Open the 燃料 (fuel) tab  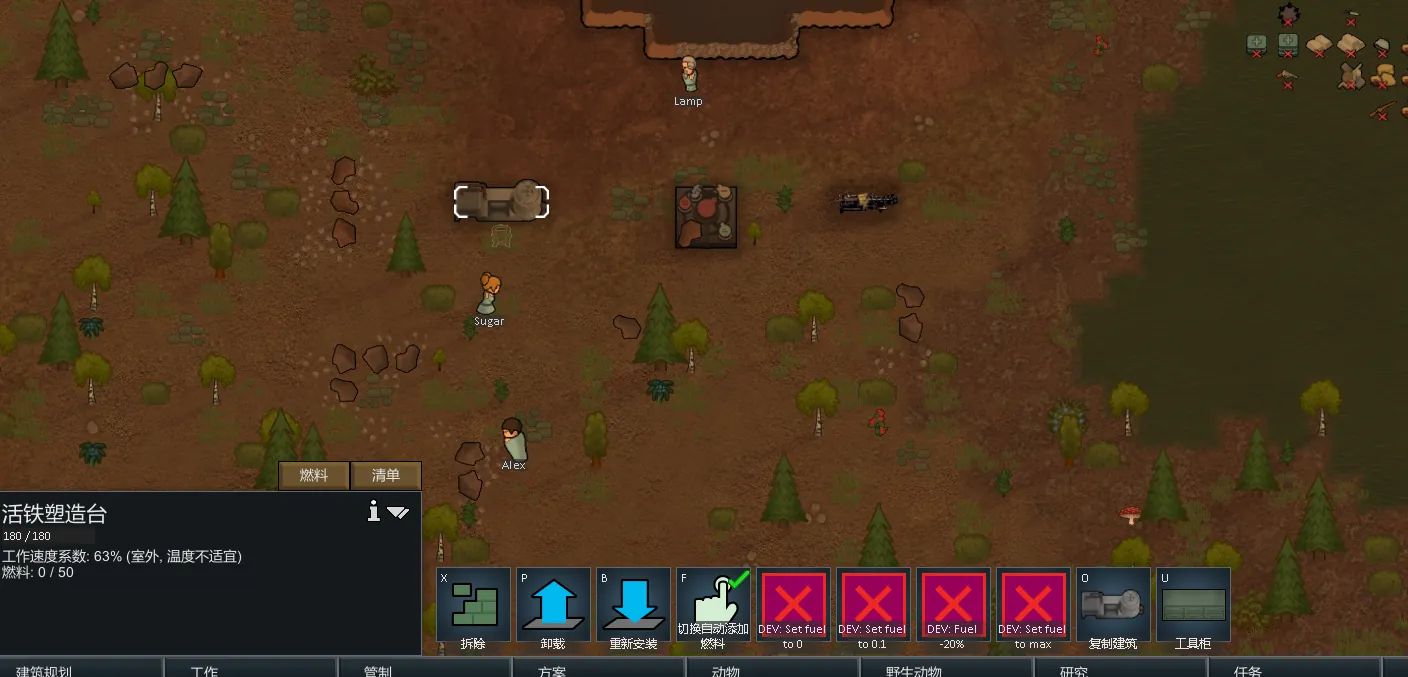pyautogui.click(x=314, y=476)
